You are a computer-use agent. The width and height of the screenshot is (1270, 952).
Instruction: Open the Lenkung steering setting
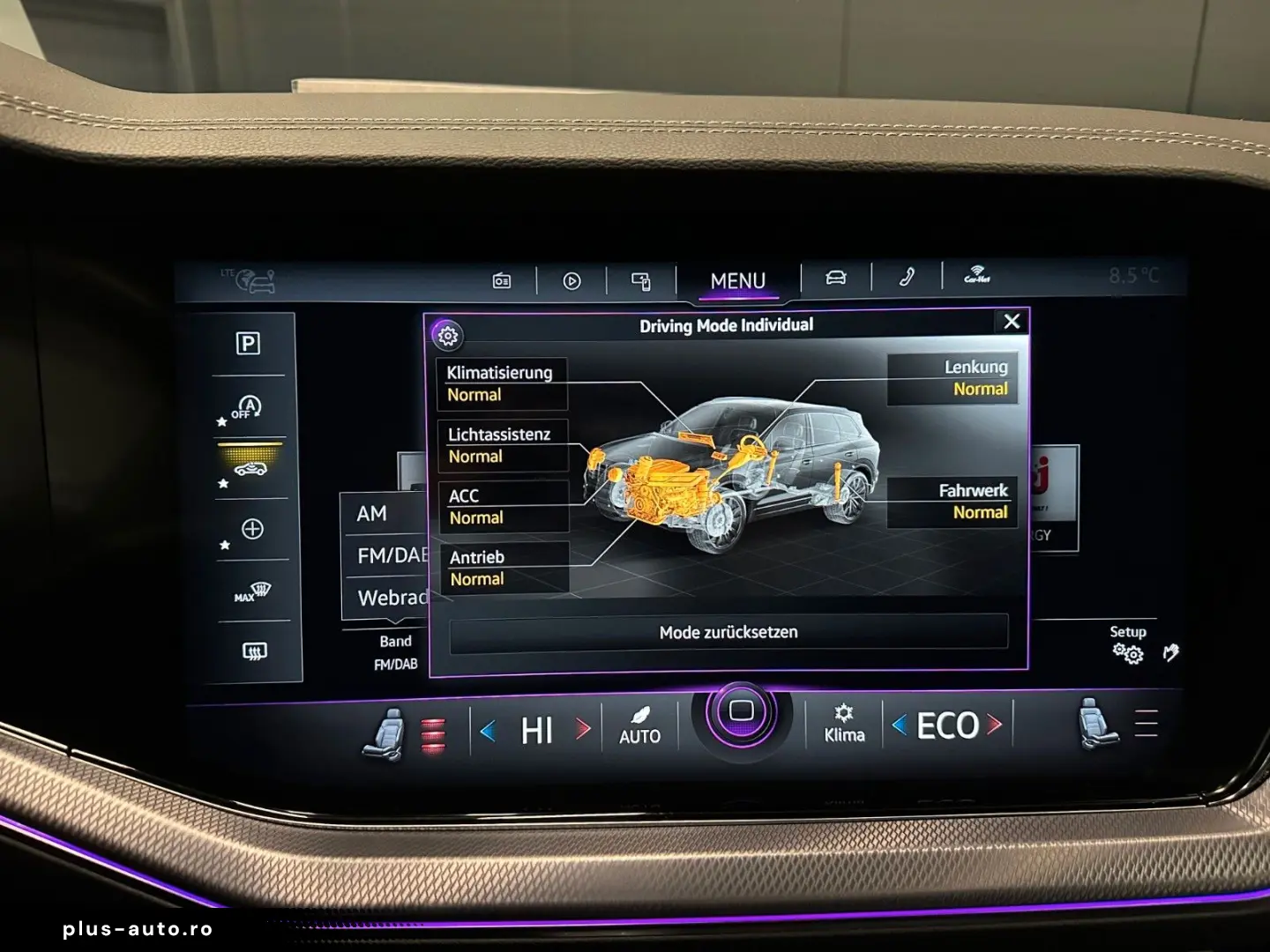(x=952, y=378)
